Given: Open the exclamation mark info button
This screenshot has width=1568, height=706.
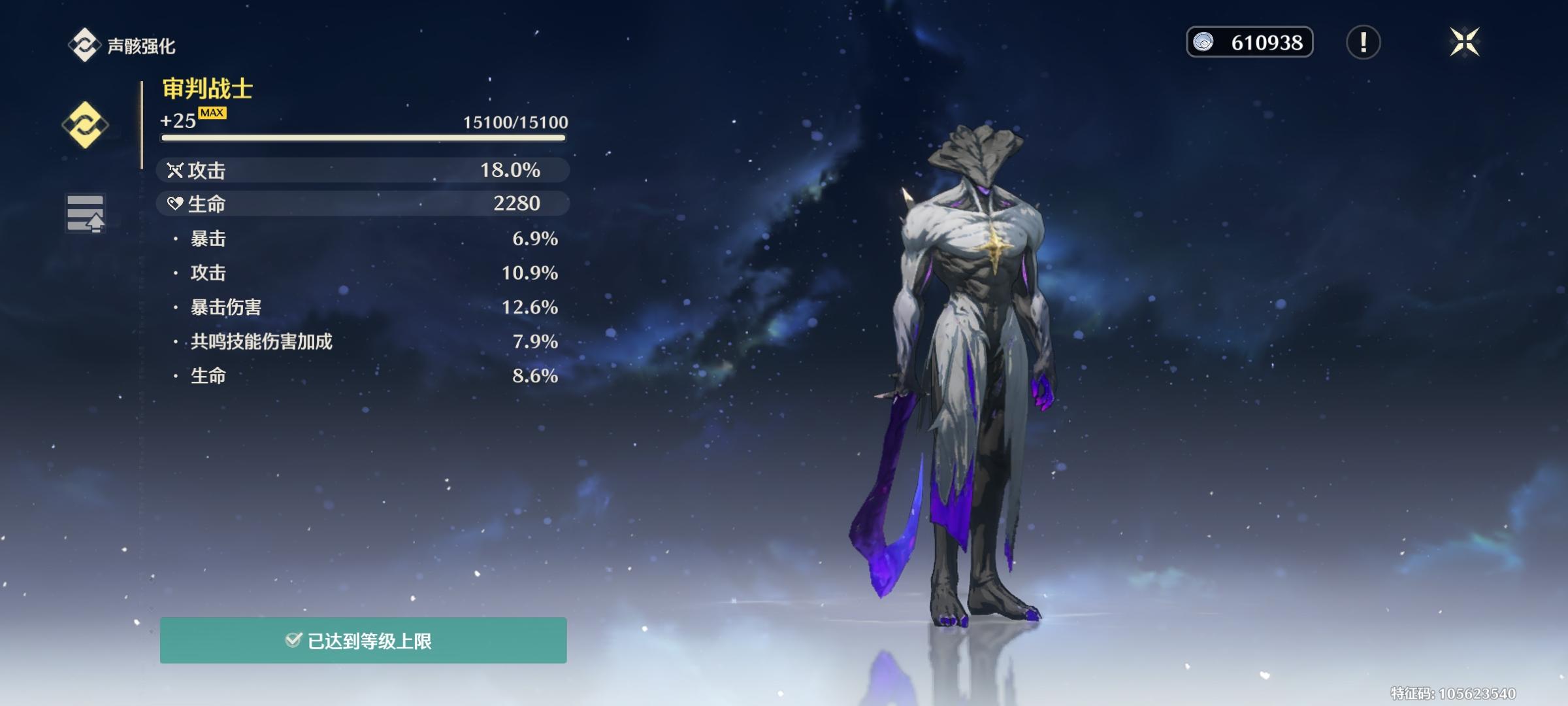Looking at the screenshot, I should (1363, 42).
